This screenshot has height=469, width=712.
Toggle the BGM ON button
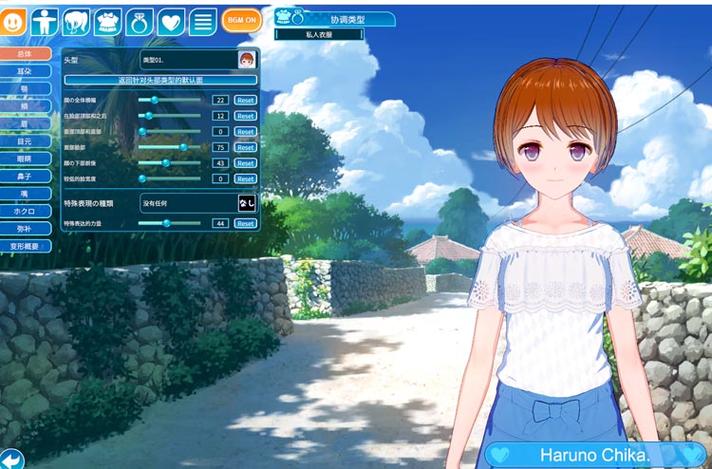(241, 20)
